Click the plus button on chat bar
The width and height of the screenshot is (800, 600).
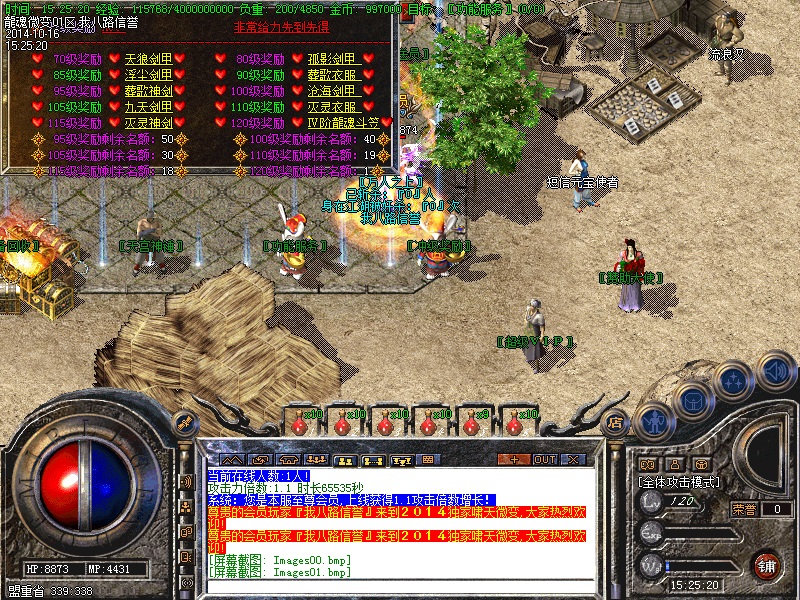515,459
